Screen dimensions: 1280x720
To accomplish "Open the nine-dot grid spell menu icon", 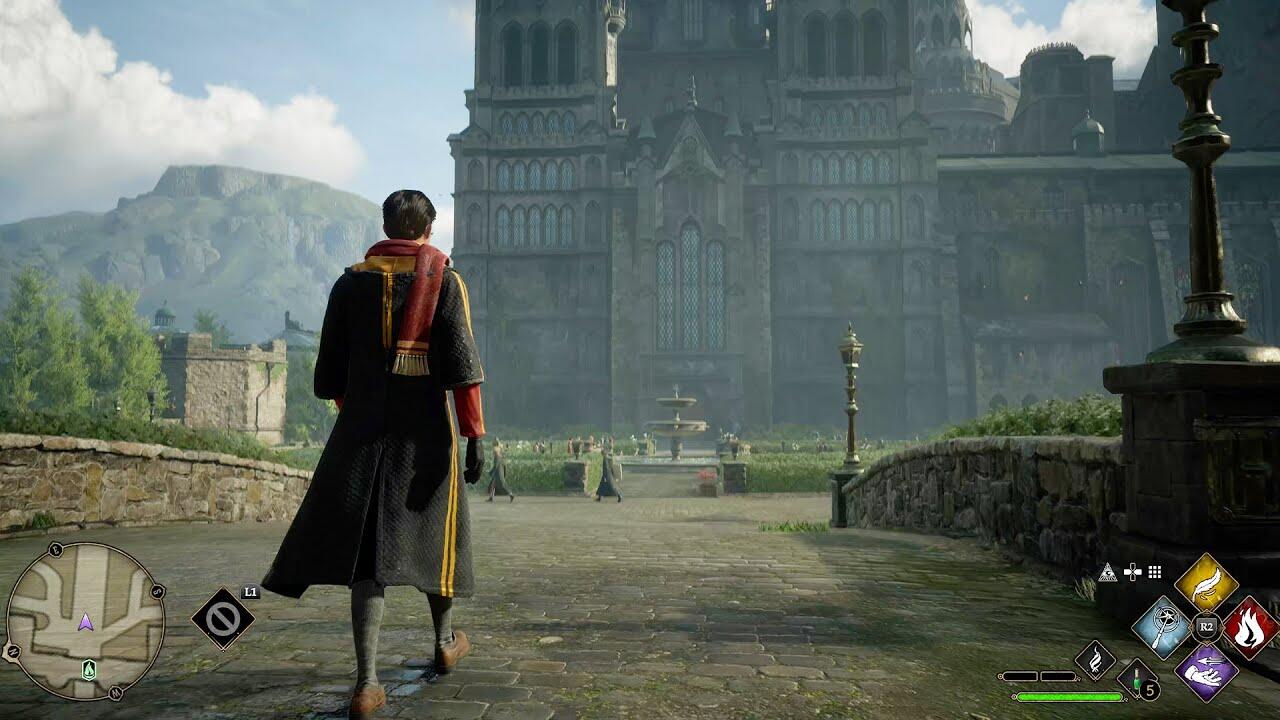I will [x=1155, y=572].
